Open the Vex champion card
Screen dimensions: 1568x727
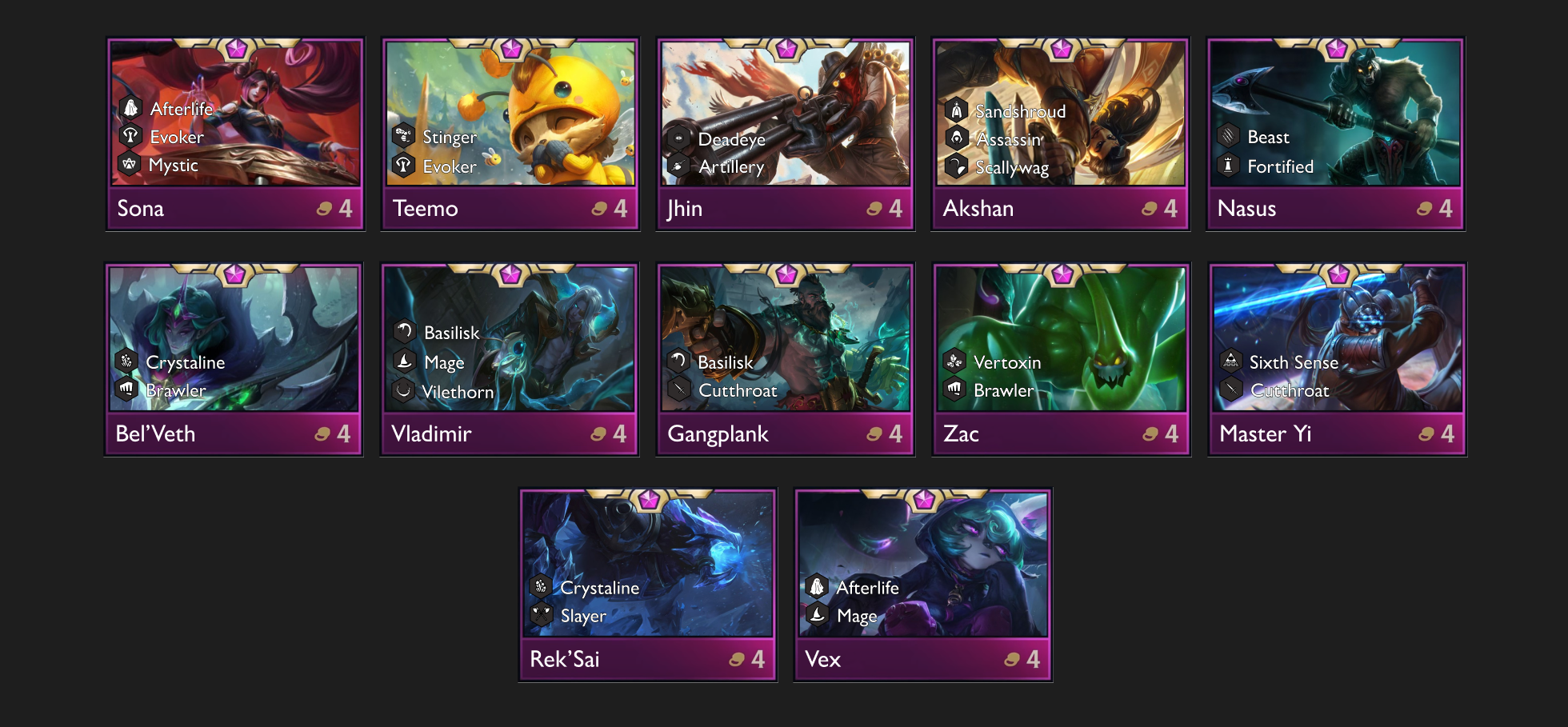click(x=923, y=585)
